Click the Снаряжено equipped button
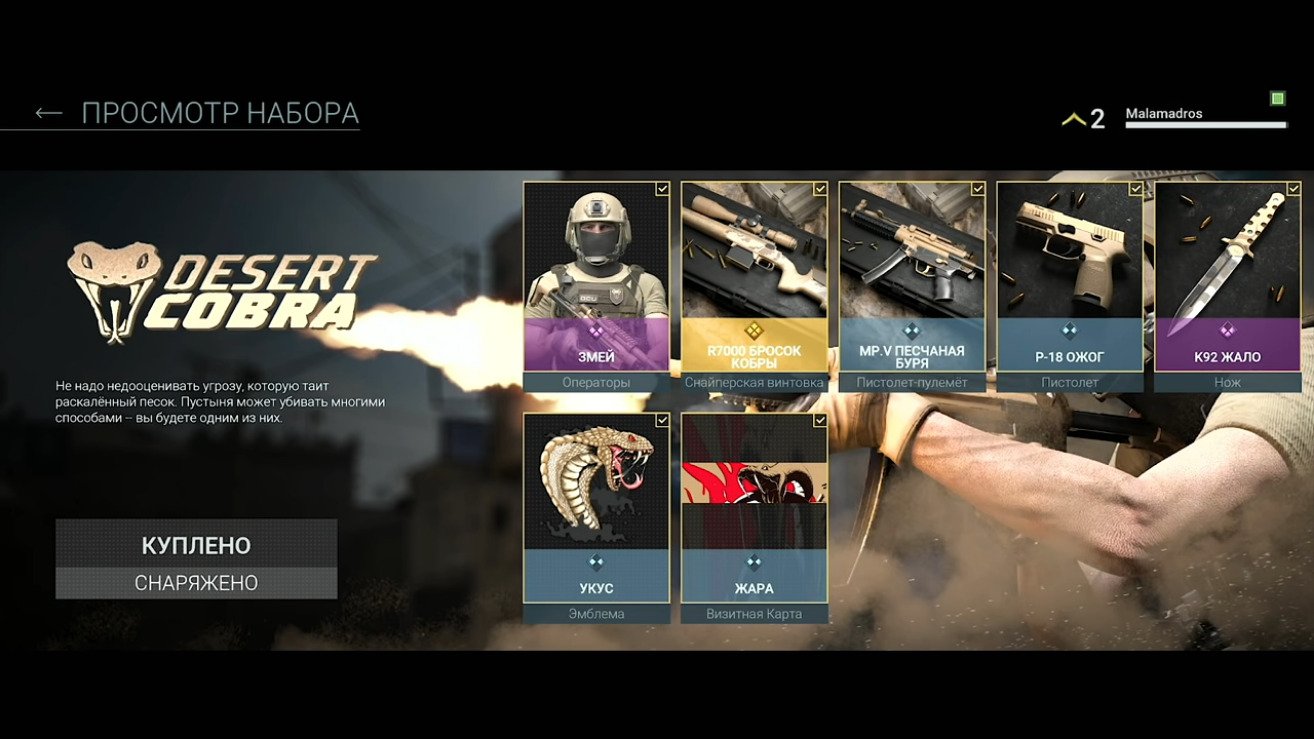Image resolution: width=1314 pixels, height=739 pixels. tap(196, 583)
